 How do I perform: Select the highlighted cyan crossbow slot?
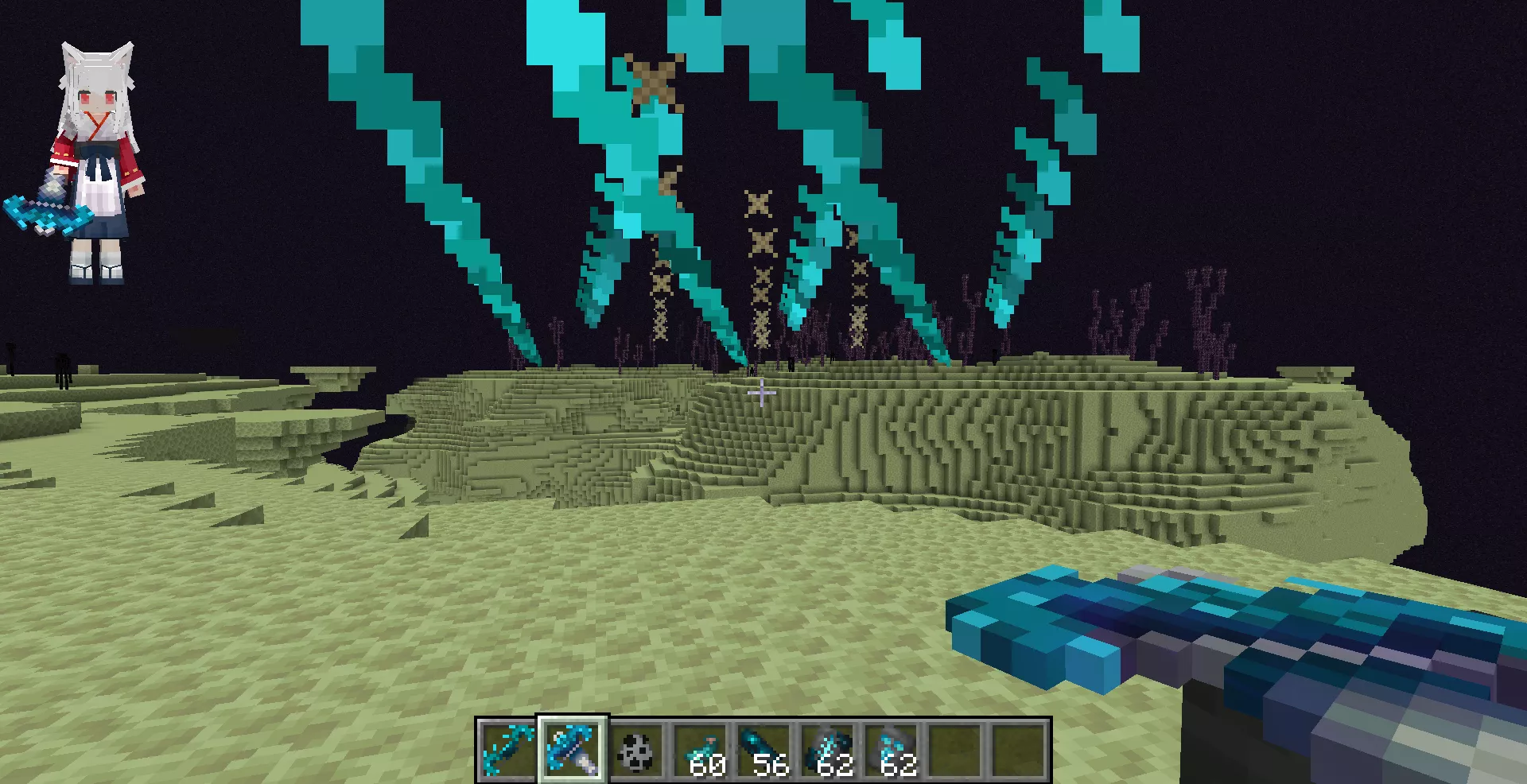[573, 750]
